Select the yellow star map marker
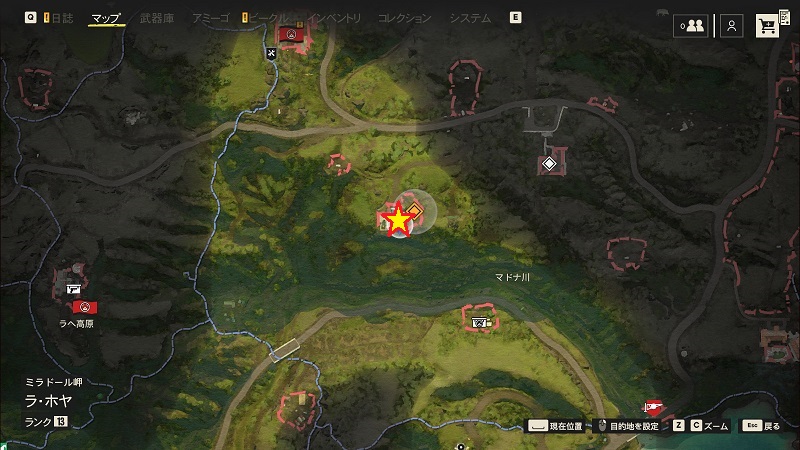Viewport: 800px width, 450px height. point(398,220)
